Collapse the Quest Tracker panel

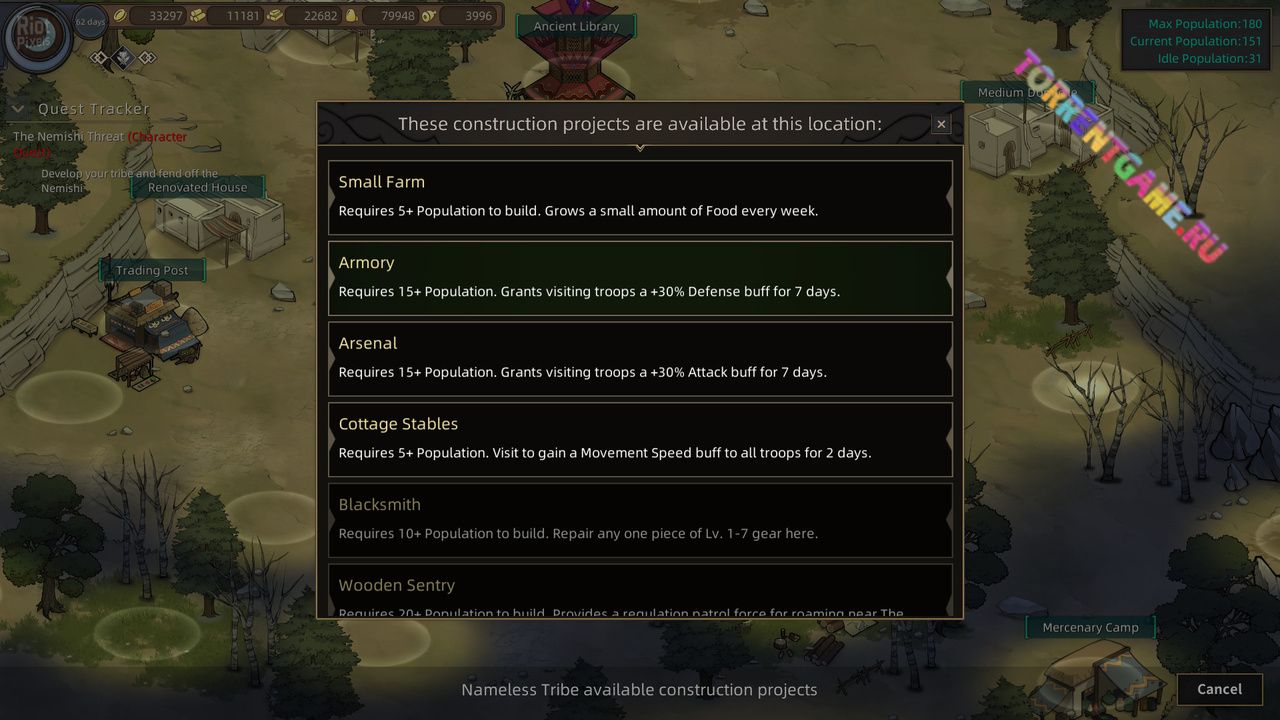point(18,109)
